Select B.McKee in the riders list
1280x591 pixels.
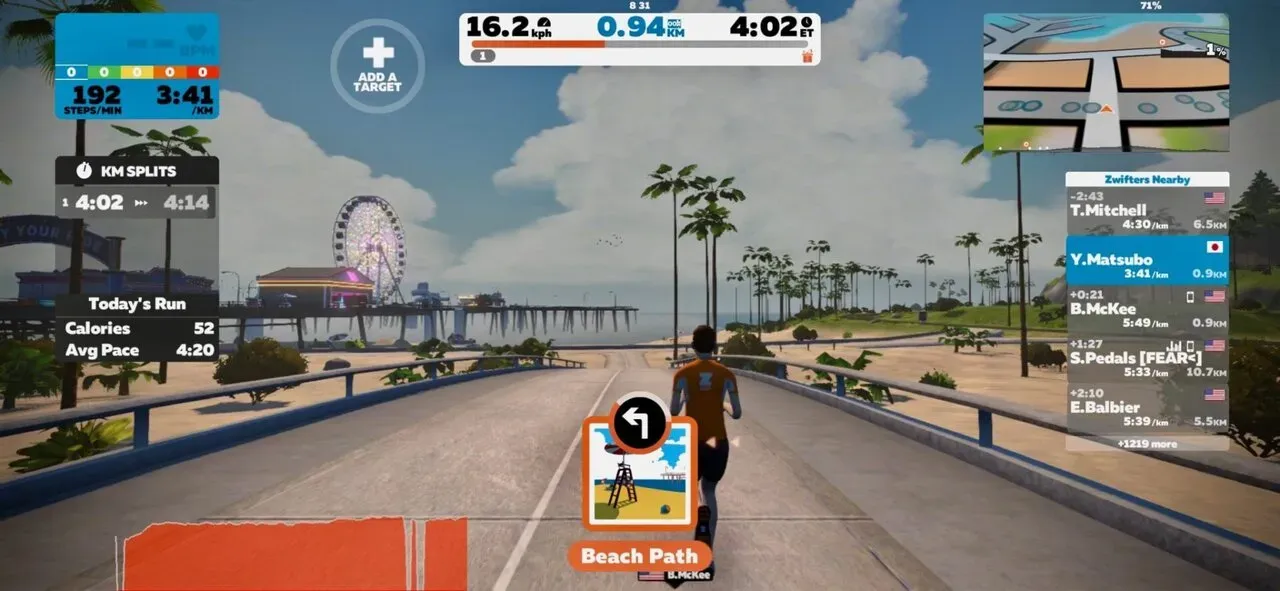(x=1146, y=309)
